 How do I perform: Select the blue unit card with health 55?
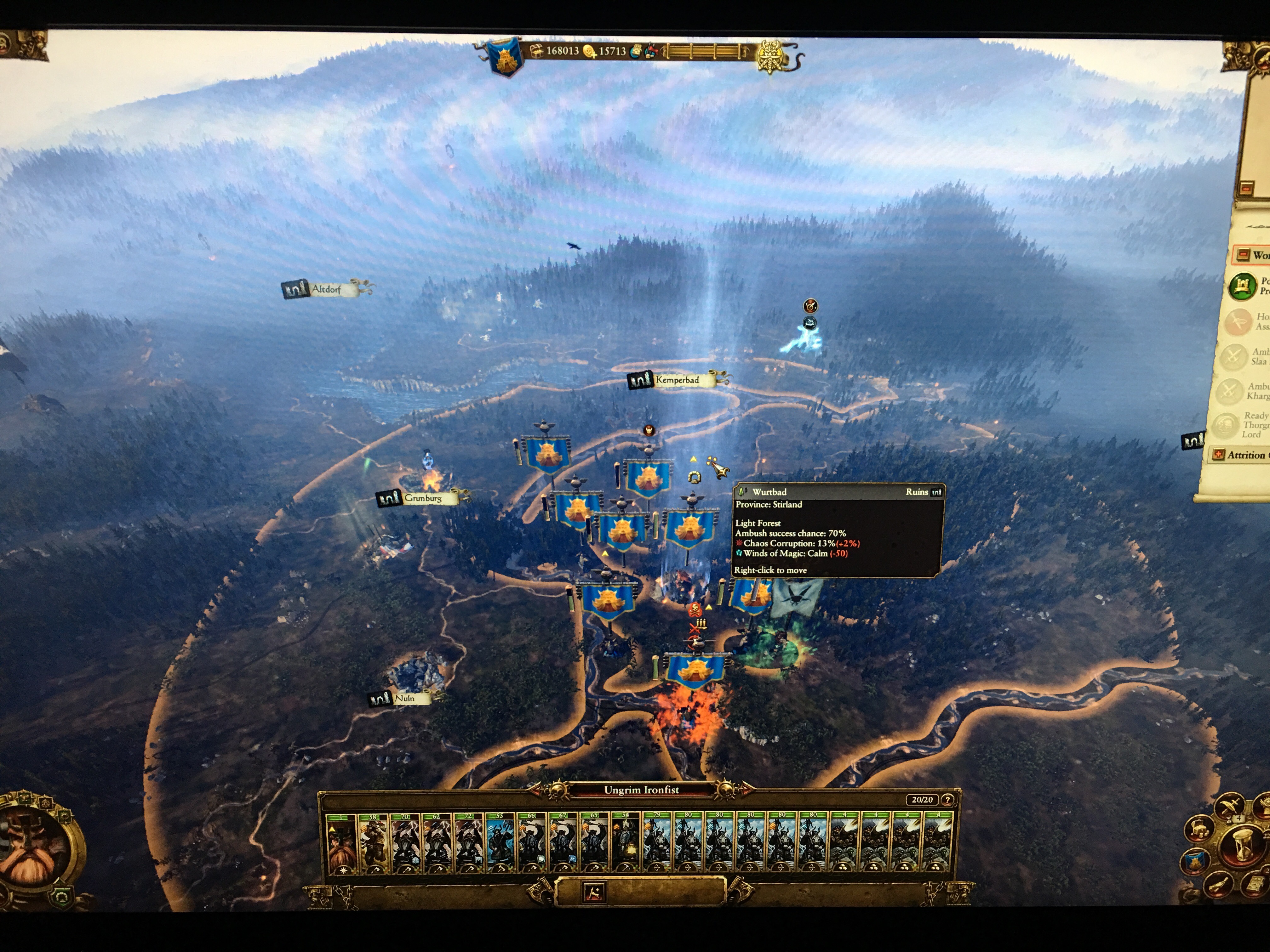tap(500, 843)
